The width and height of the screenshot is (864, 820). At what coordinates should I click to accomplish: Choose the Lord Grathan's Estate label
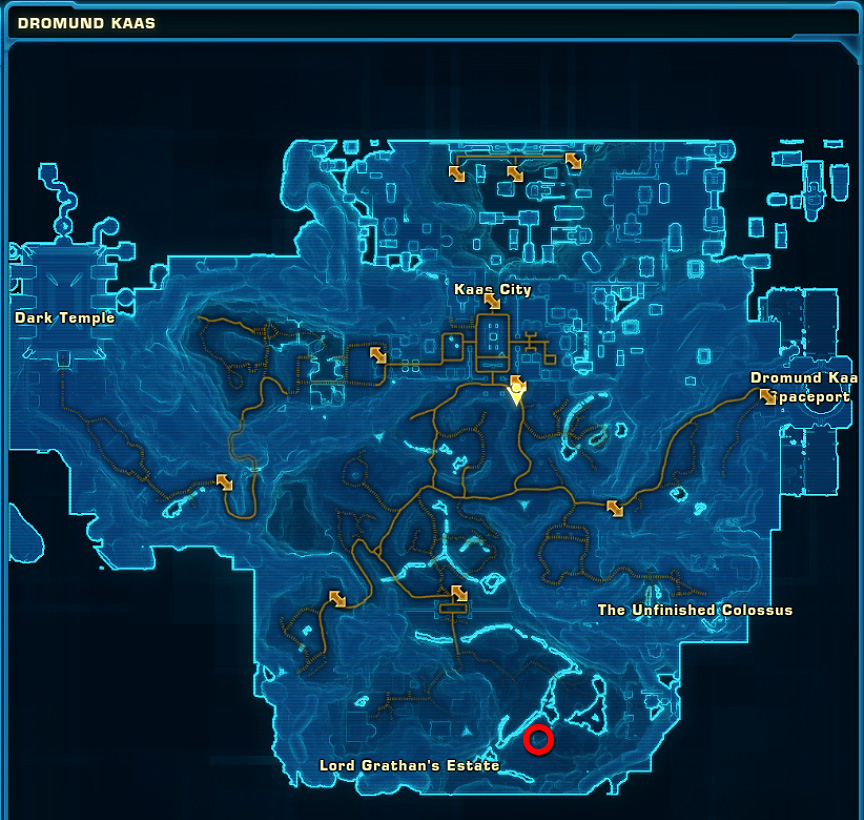pos(409,766)
